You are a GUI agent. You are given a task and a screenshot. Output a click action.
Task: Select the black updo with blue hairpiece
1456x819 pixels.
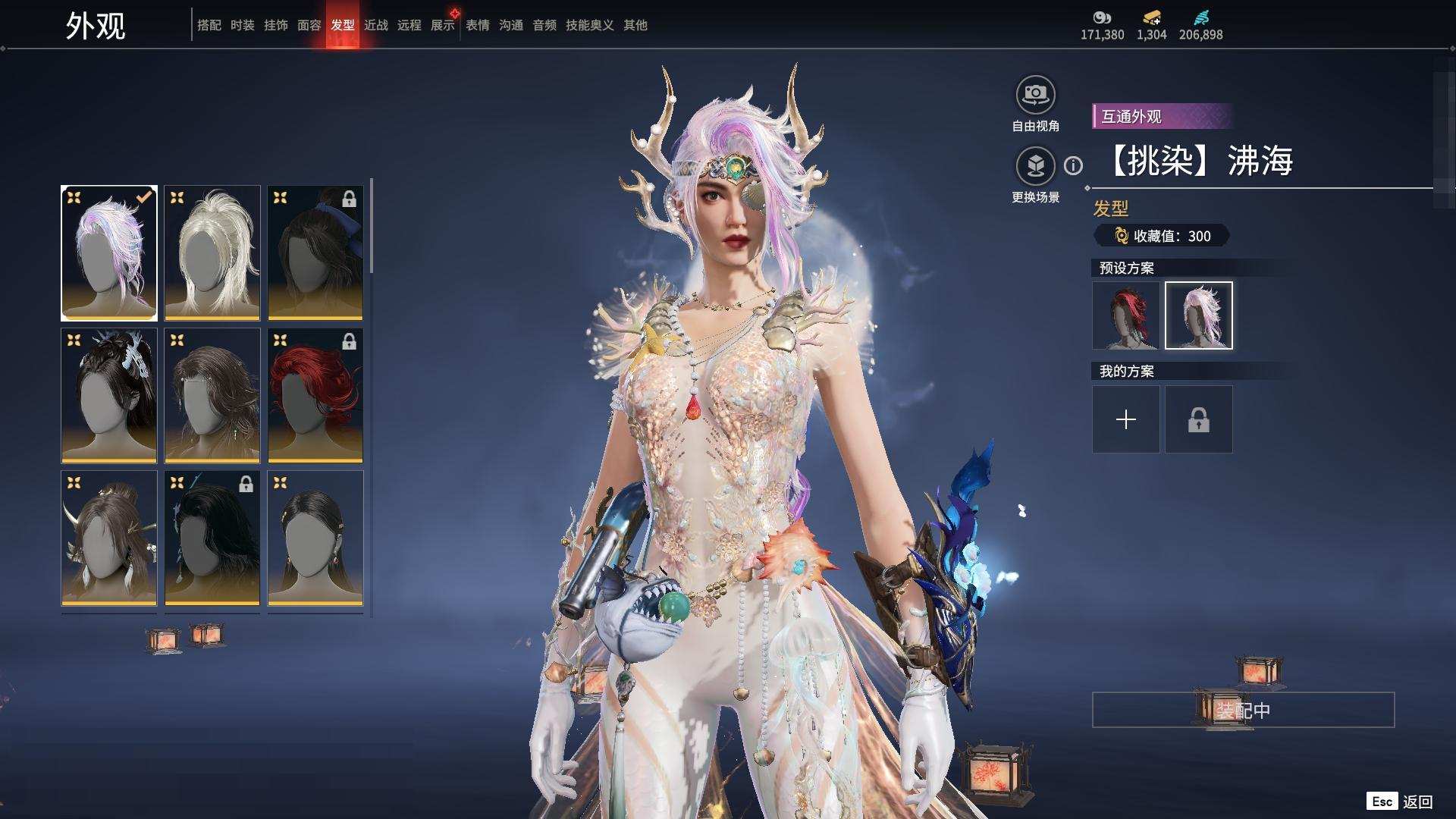tap(109, 395)
